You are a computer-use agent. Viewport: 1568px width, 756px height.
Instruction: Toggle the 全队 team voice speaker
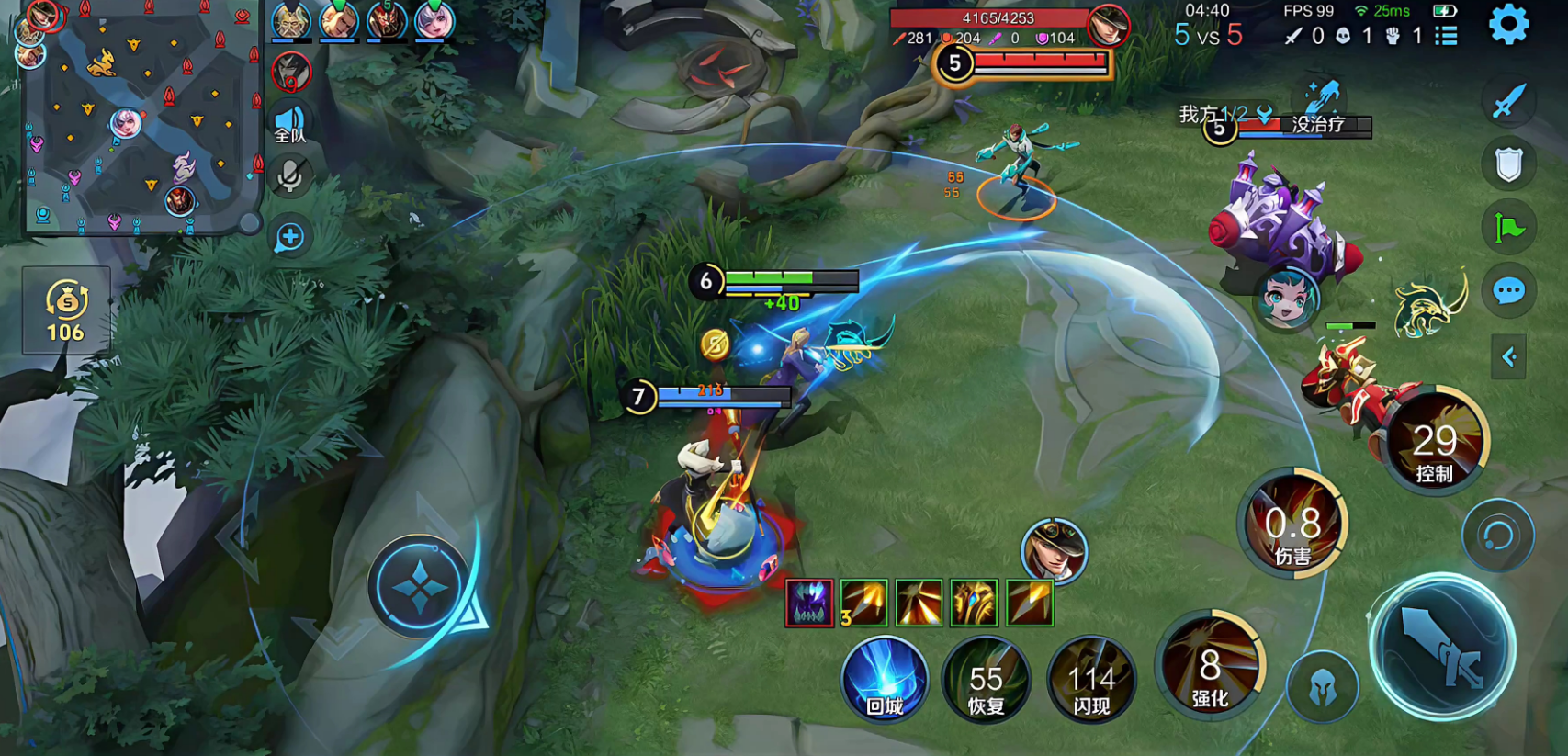coord(290,123)
